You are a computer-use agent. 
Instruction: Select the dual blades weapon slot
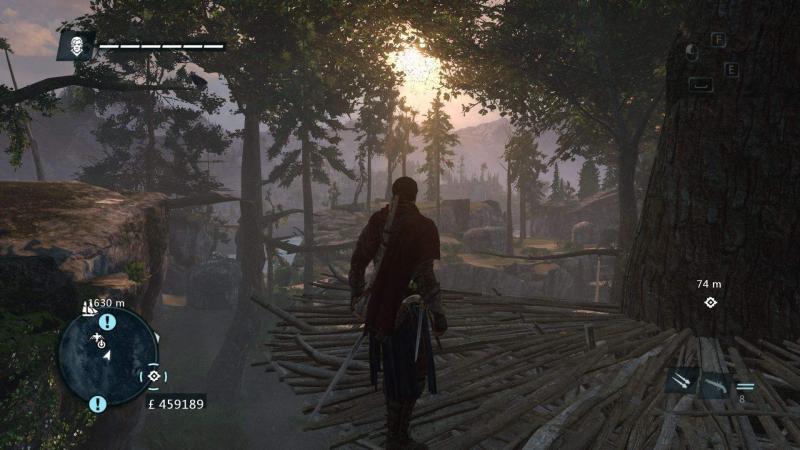(x=680, y=382)
